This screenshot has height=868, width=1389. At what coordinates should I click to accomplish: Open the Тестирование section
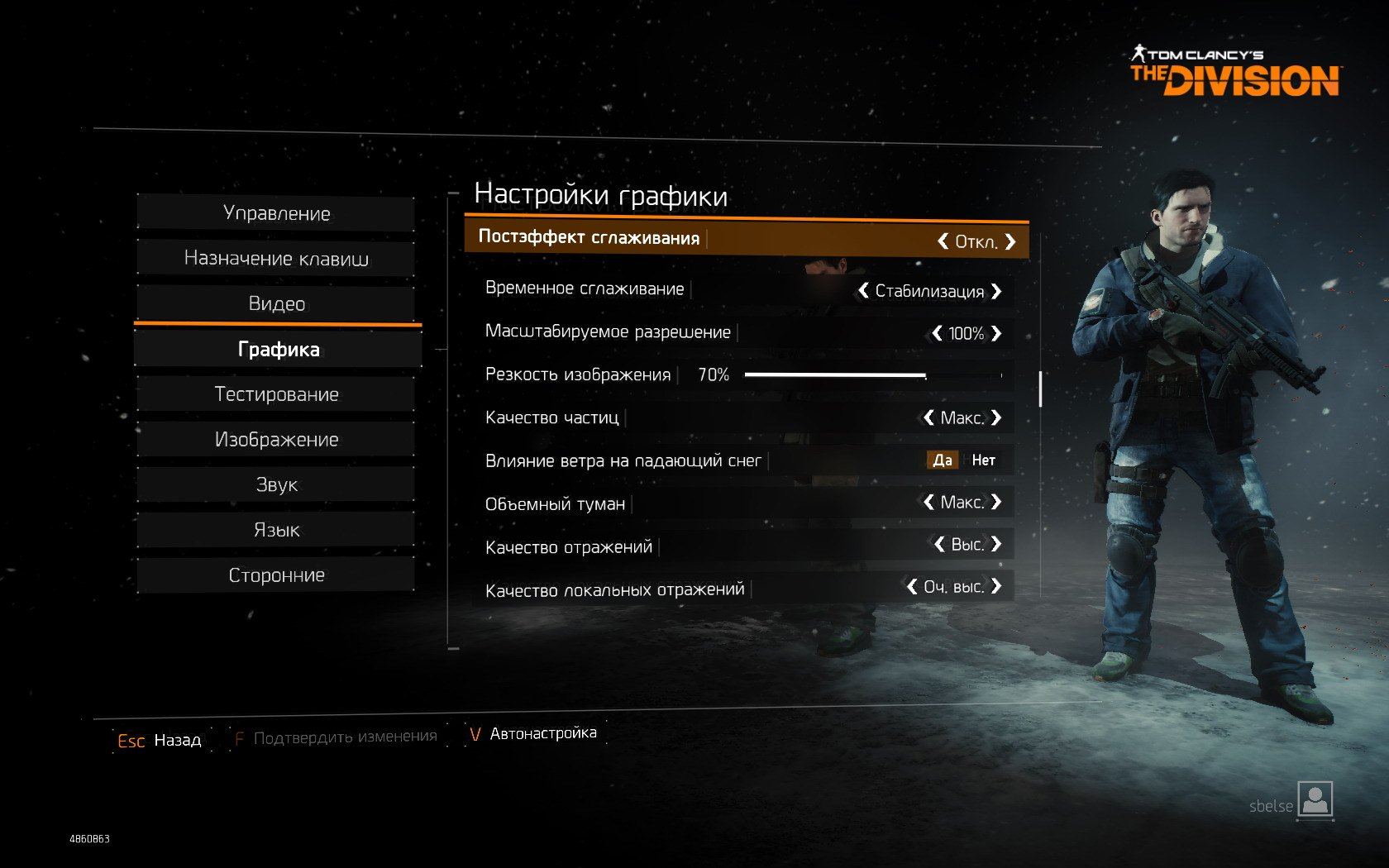click(276, 394)
